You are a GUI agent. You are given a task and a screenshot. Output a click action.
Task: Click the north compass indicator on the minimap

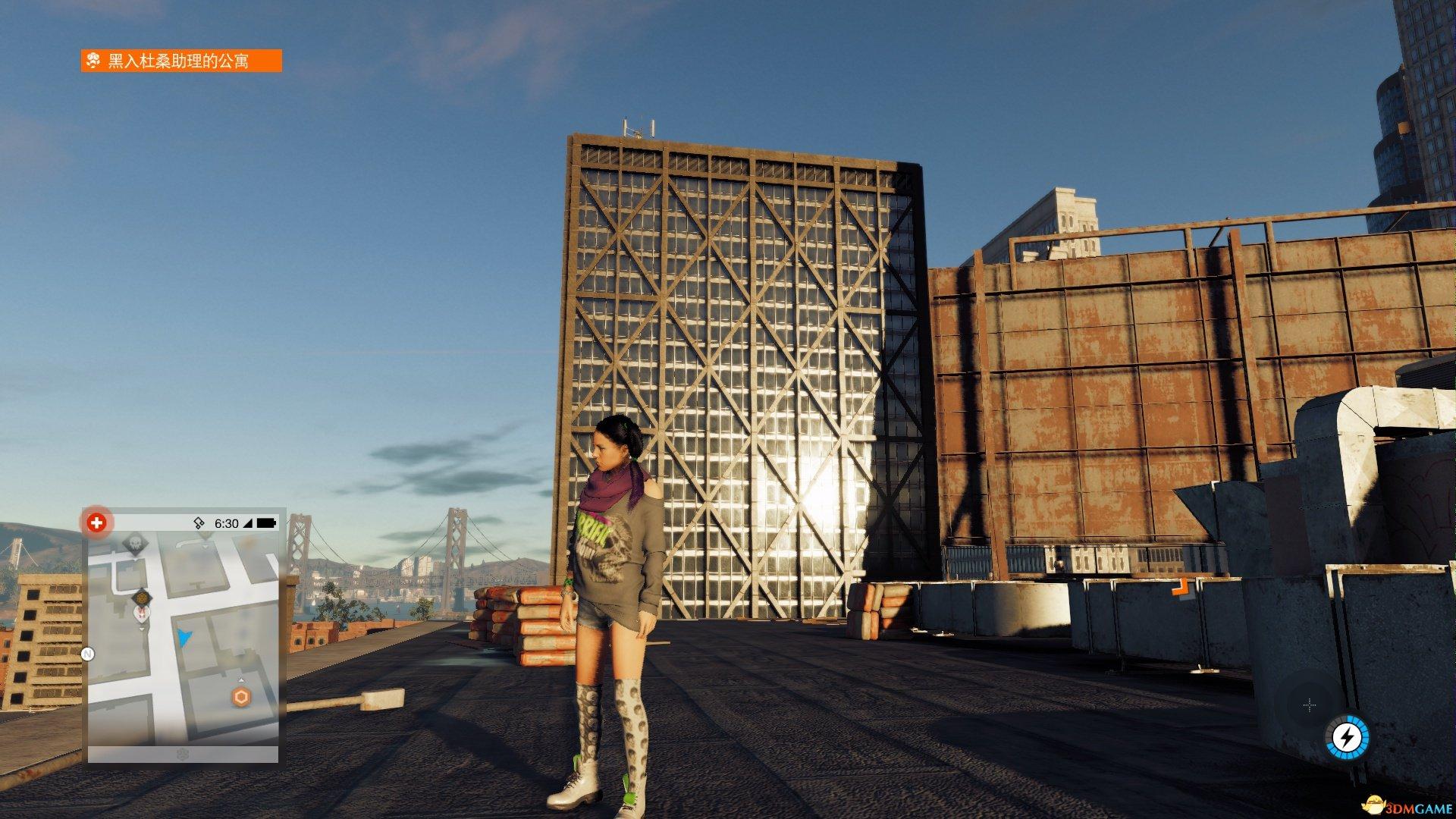[88, 654]
